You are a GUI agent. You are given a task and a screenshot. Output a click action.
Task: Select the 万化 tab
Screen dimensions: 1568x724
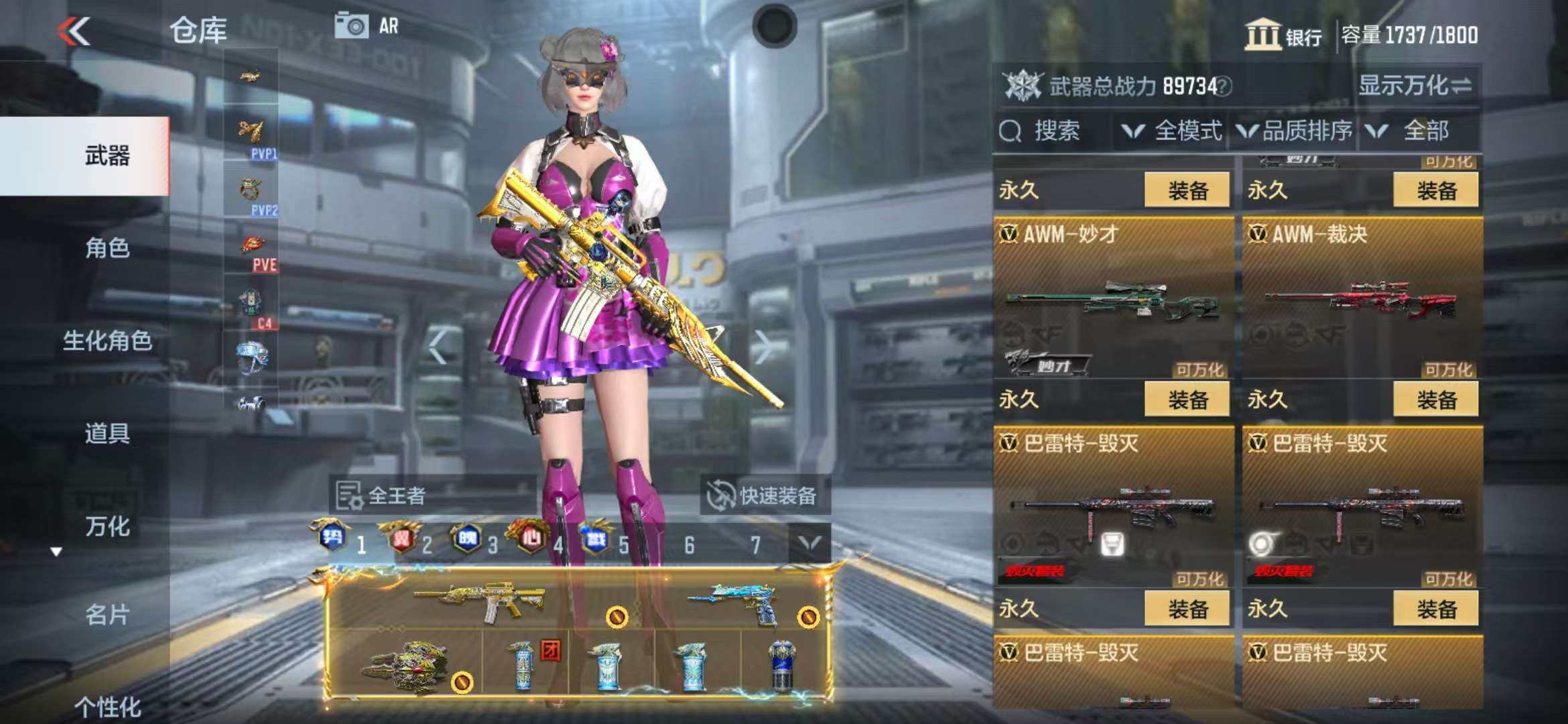[x=107, y=526]
